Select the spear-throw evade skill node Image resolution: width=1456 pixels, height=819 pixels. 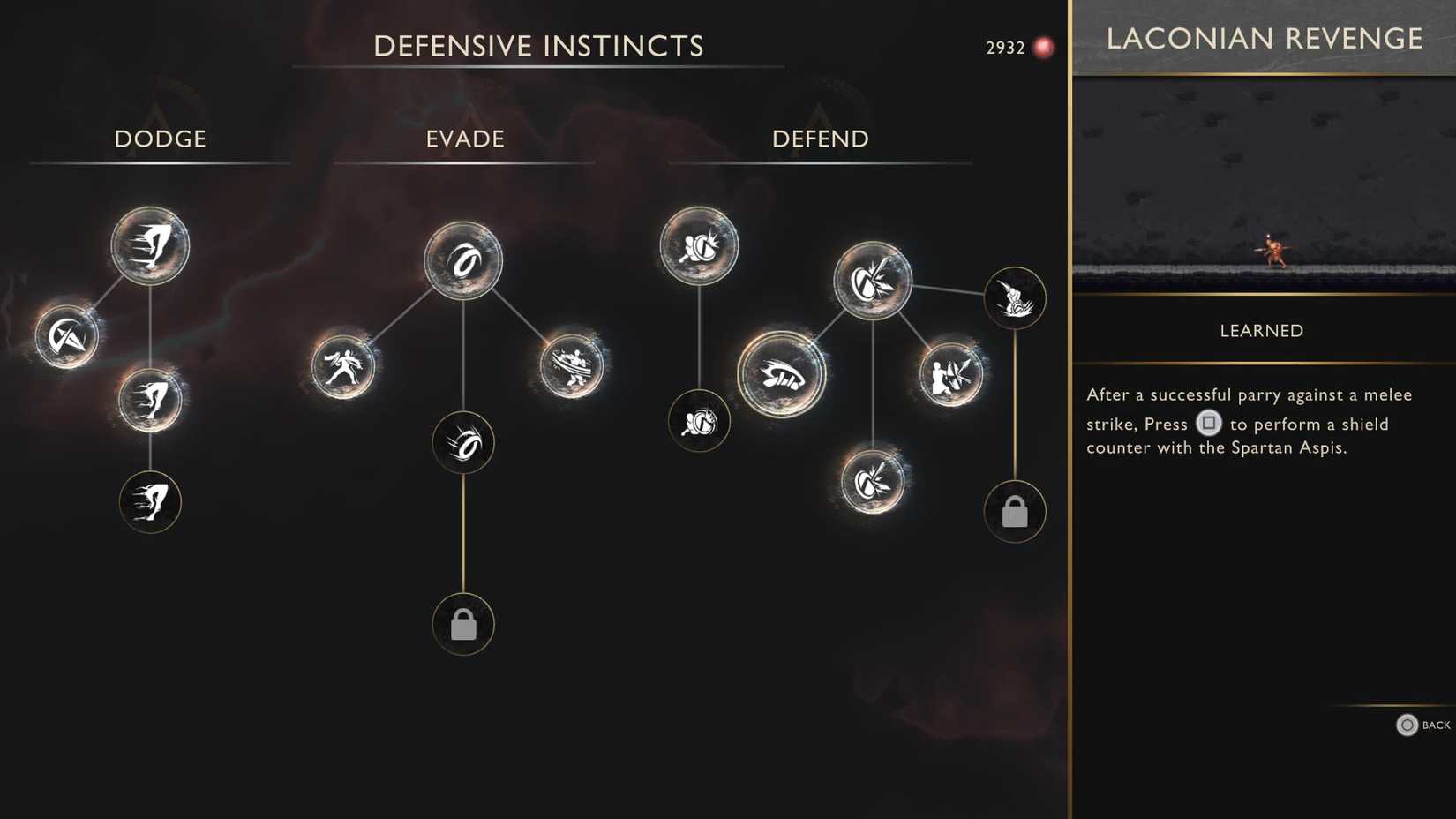click(x=344, y=368)
